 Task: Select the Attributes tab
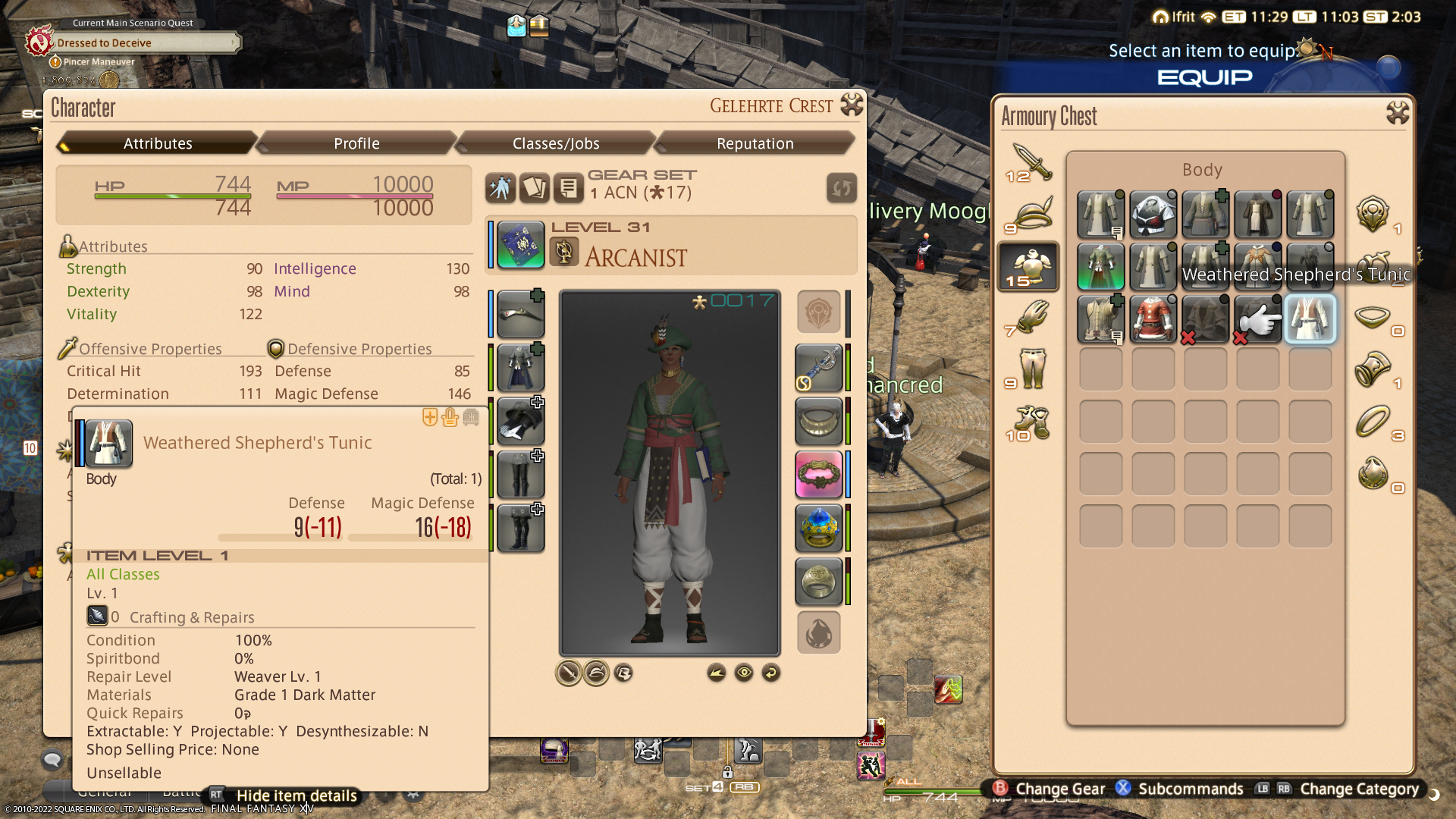point(158,143)
